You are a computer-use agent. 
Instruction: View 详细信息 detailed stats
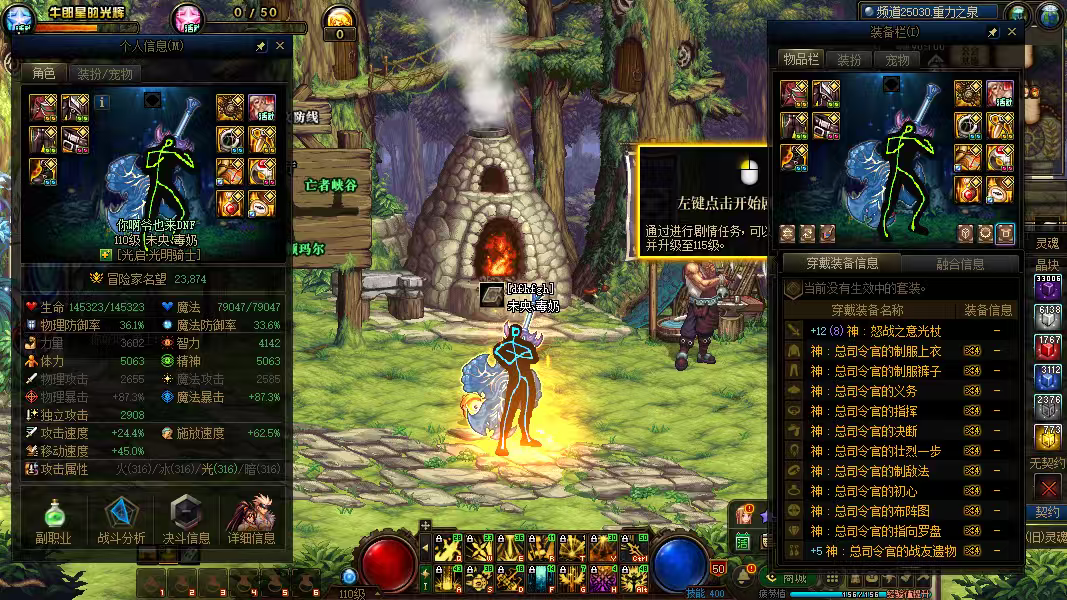click(251, 522)
